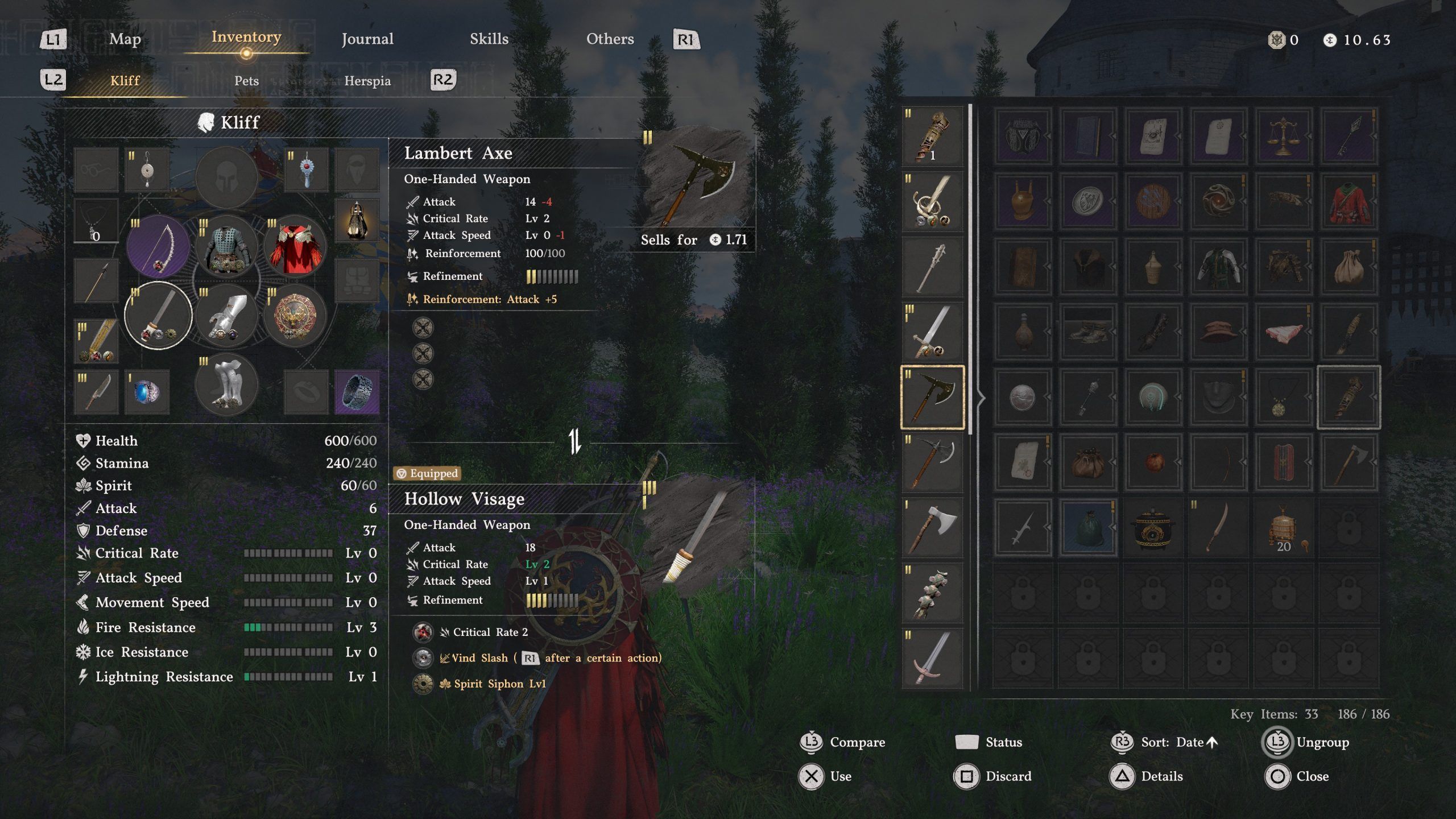Choose the equipped Hollow Visage weapon slot
The width and height of the screenshot is (1456, 819).
pyautogui.click(x=158, y=315)
